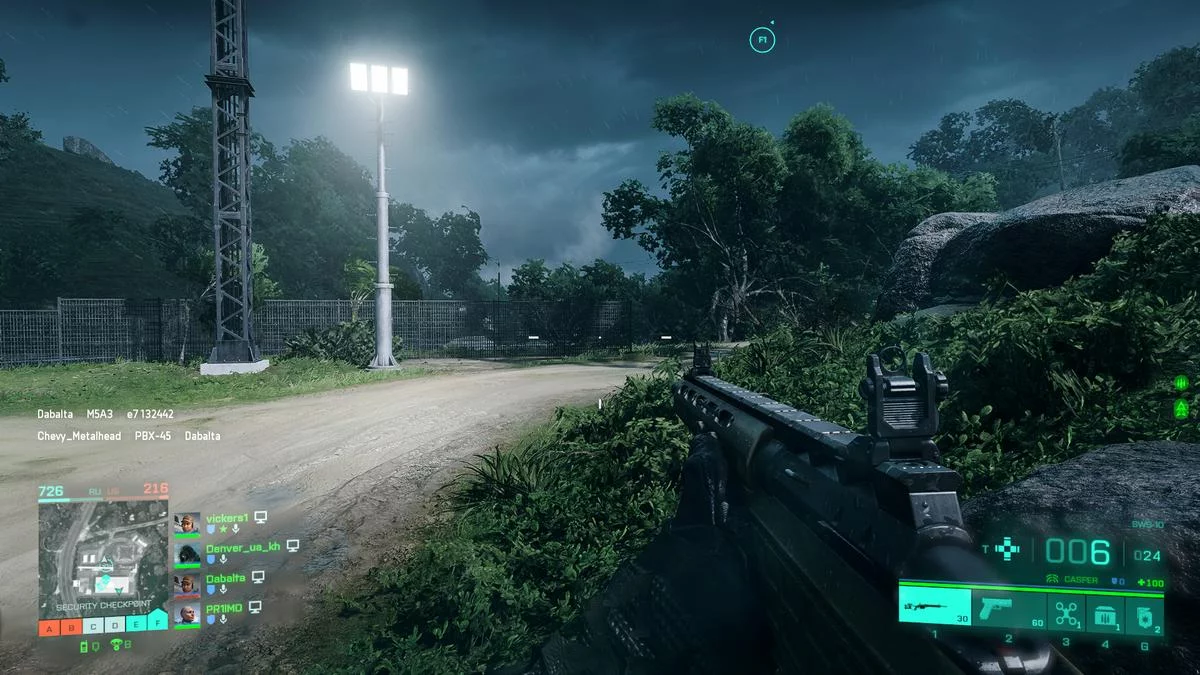Select capture point A indicator

pos(49,627)
